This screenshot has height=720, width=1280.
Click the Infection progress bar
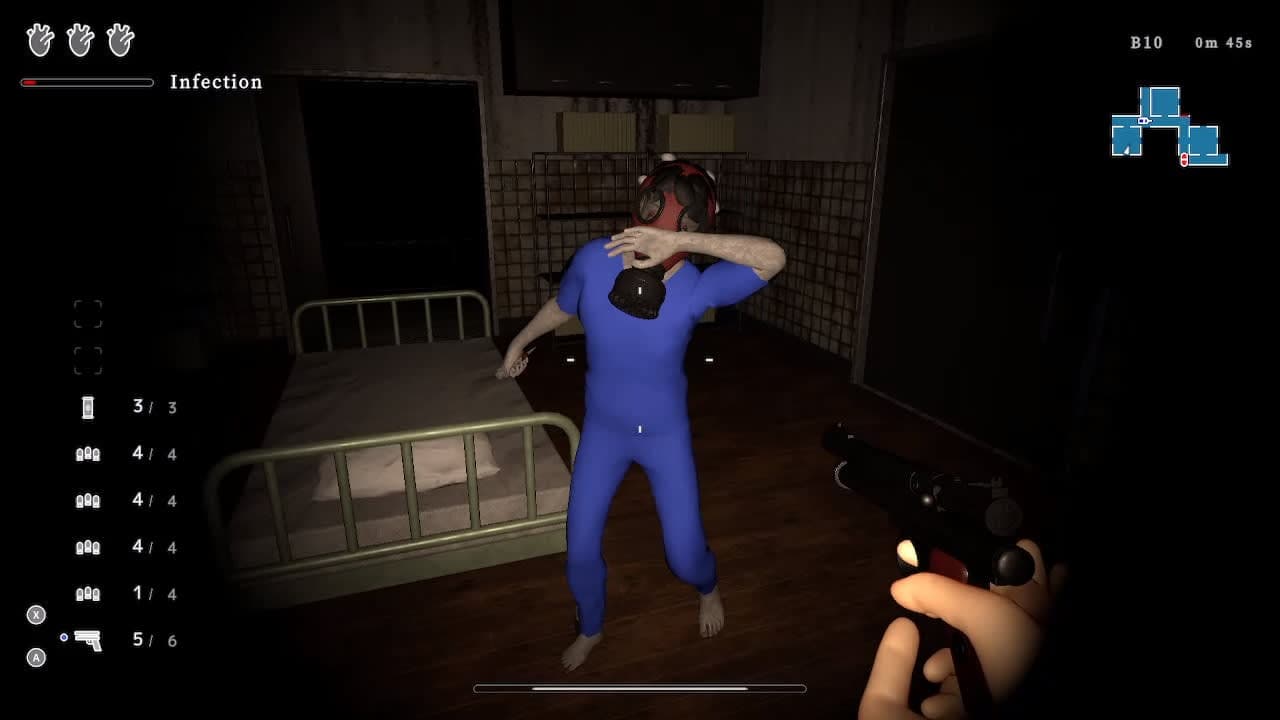click(x=86, y=84)
